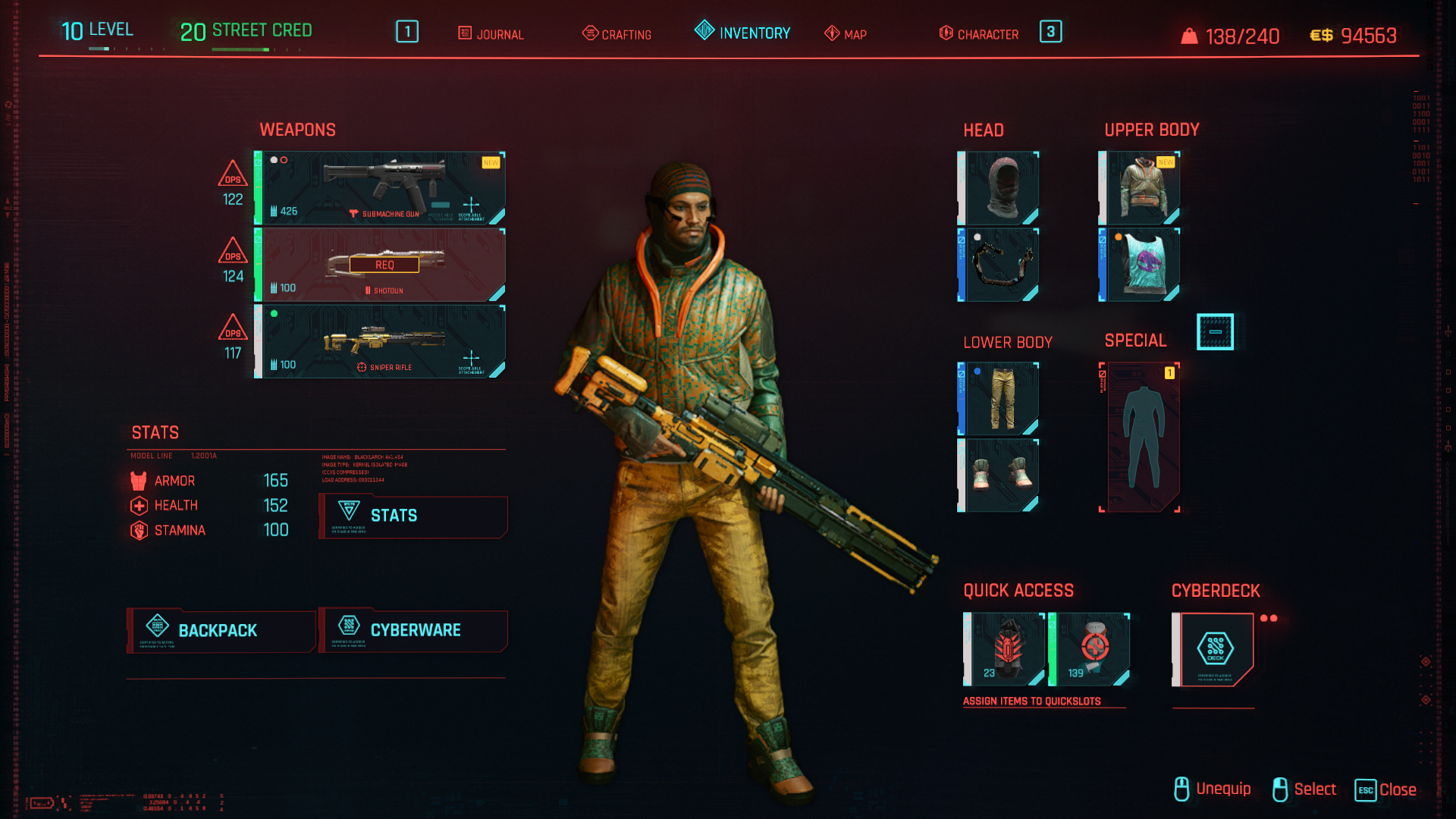Open the Special outfit slot

[x=1141, y=438]
